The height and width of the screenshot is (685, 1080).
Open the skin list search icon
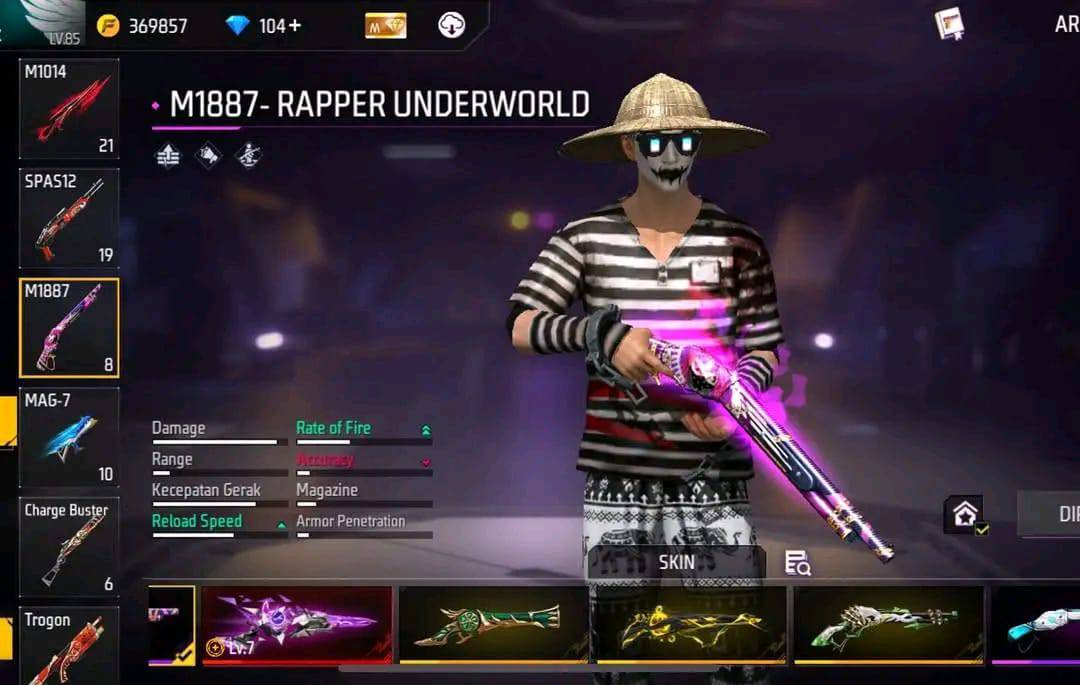[797, 563]
